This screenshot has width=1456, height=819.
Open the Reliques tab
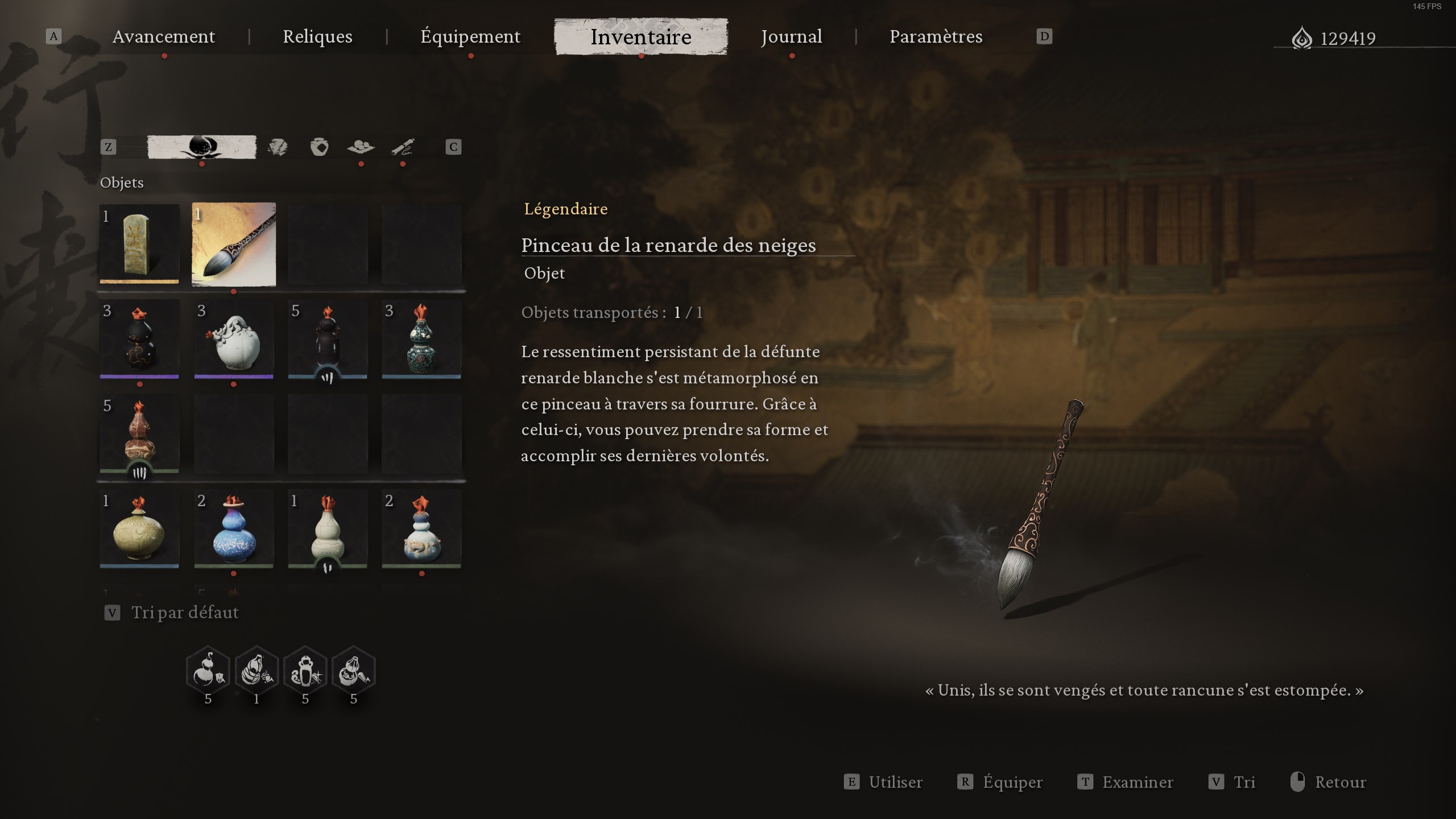[x=317, y=36]
